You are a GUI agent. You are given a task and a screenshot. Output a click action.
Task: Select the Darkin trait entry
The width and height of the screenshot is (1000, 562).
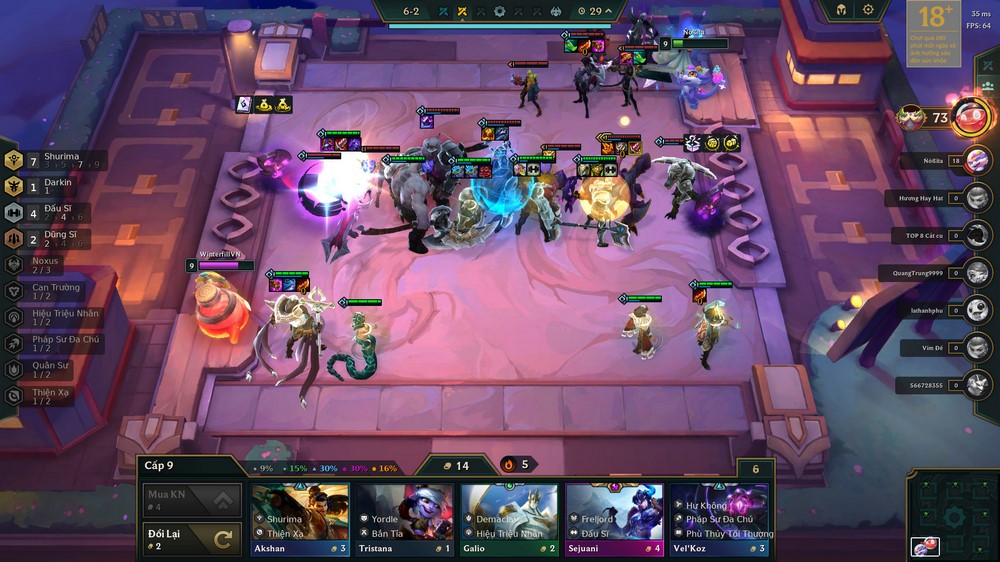(x=50, y=186)
